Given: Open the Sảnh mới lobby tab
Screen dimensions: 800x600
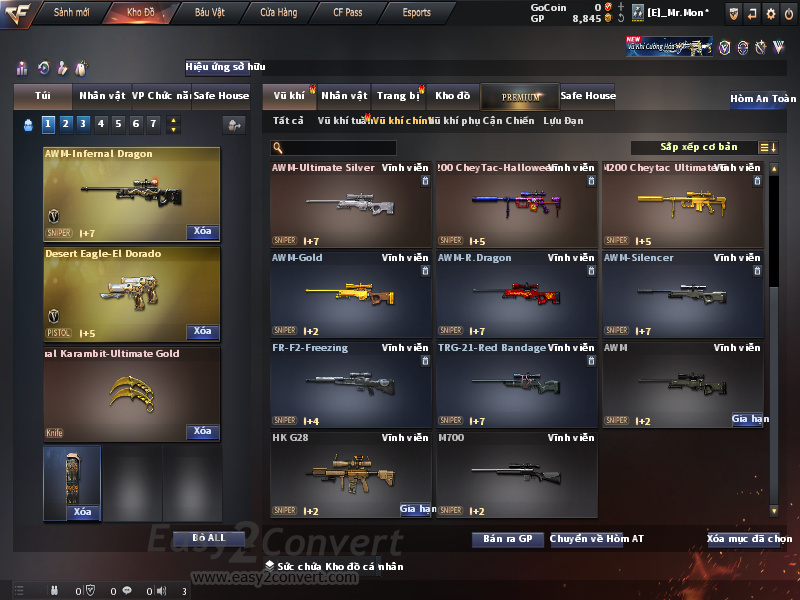Looking at the screenshot, I should point(72,13).
